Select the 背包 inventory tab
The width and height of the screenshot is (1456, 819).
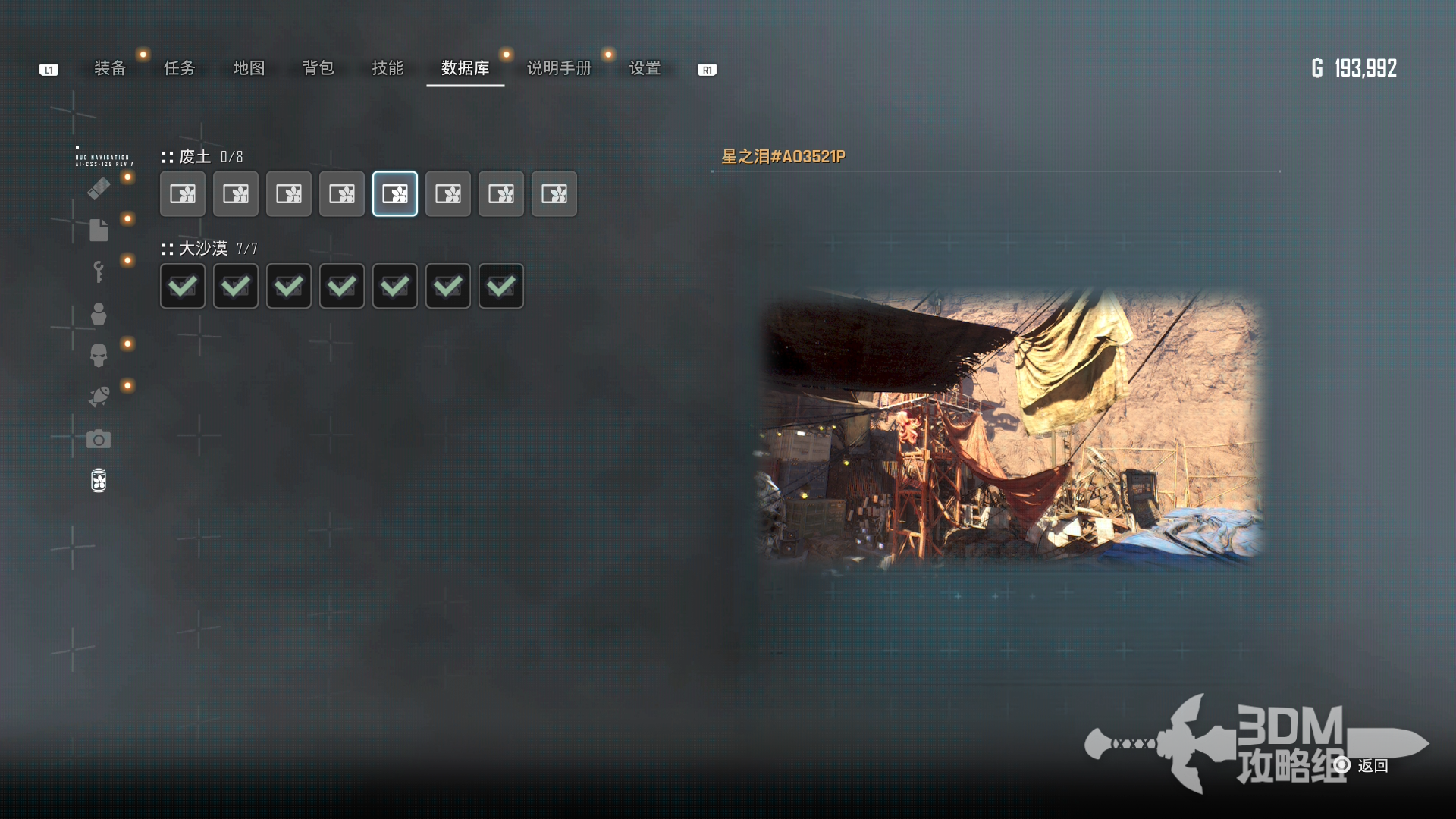(x=318, y=68)
